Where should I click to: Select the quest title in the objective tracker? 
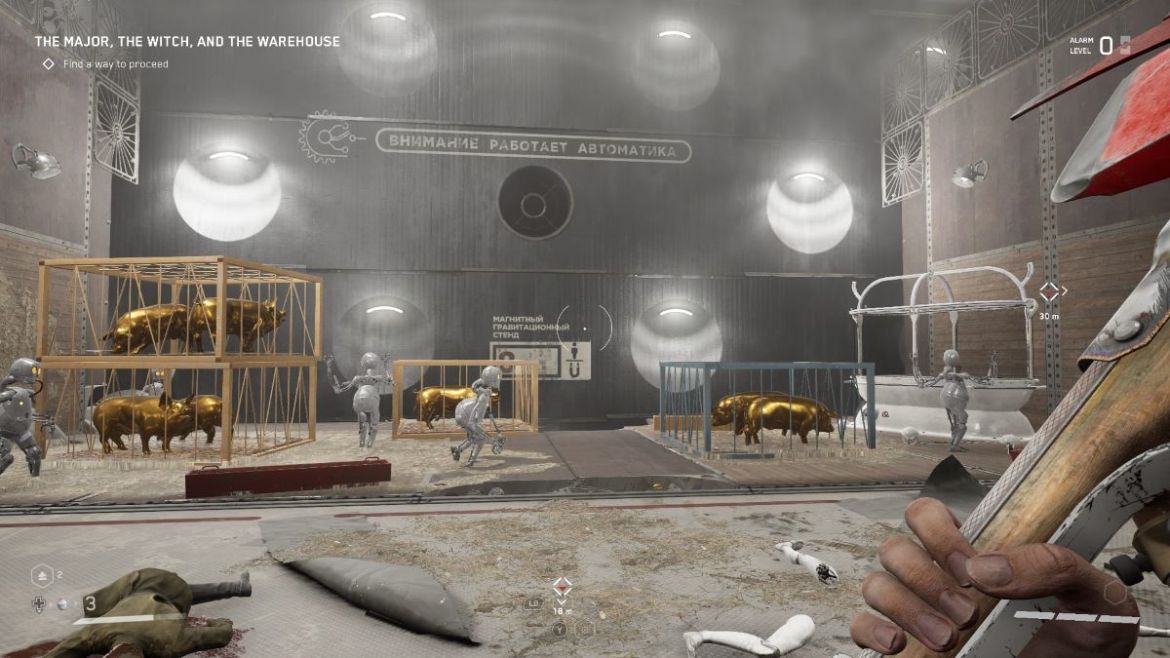187,42
